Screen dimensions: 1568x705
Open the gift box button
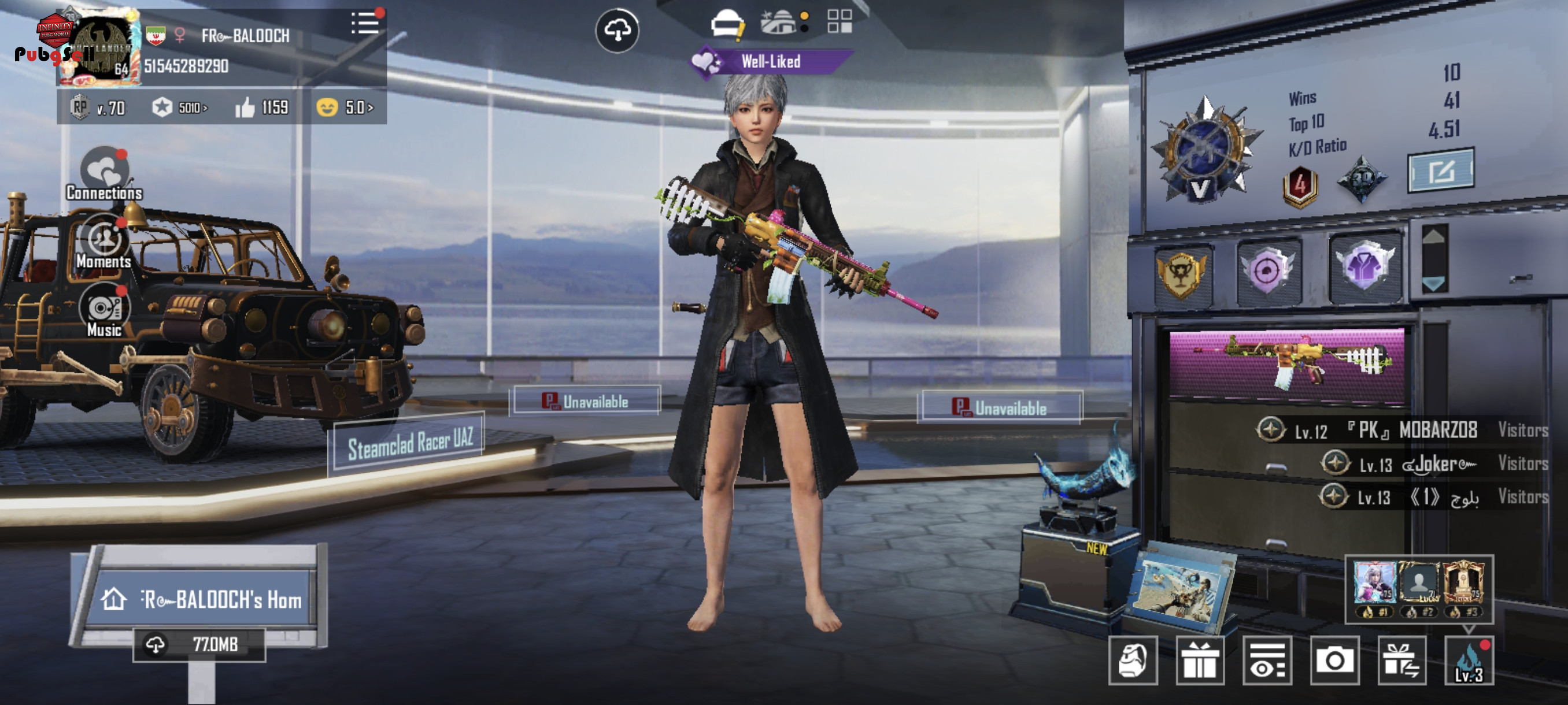(x=1200, y=661)
